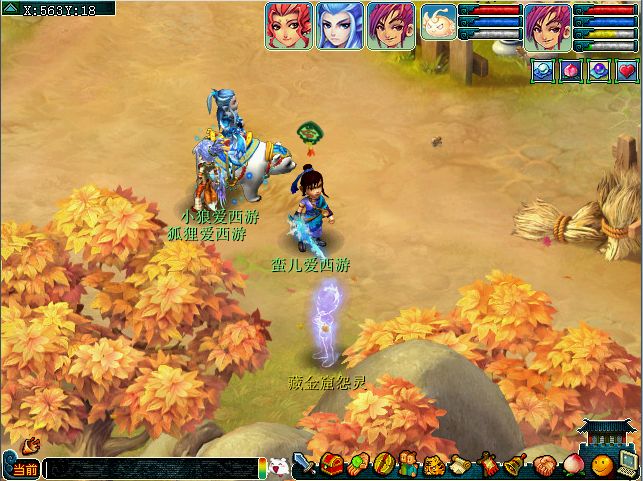Image resolution: width=643 pixels, height=481 pixels.
Task: Click into the chat input box
Action: point(150,468)
